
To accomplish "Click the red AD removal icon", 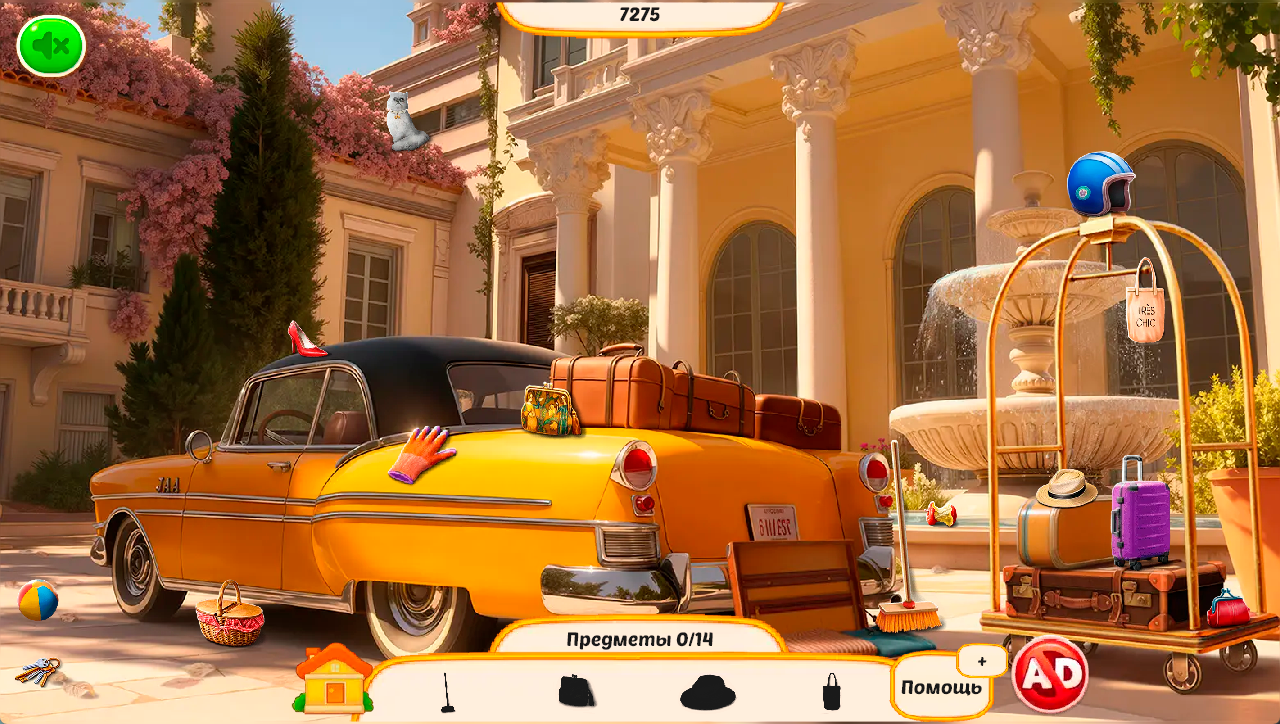I will tap(1052, 676).
